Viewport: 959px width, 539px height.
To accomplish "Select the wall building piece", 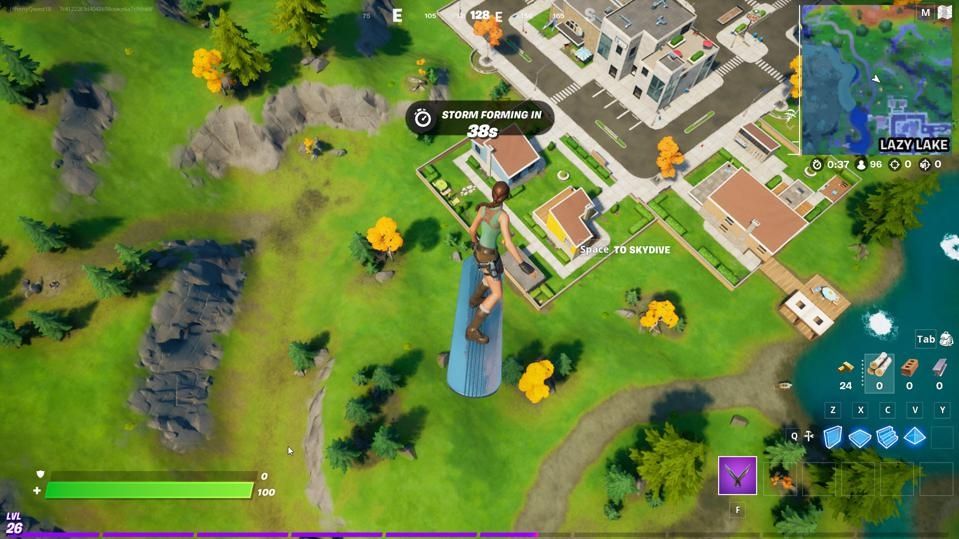I will point(832,437).
